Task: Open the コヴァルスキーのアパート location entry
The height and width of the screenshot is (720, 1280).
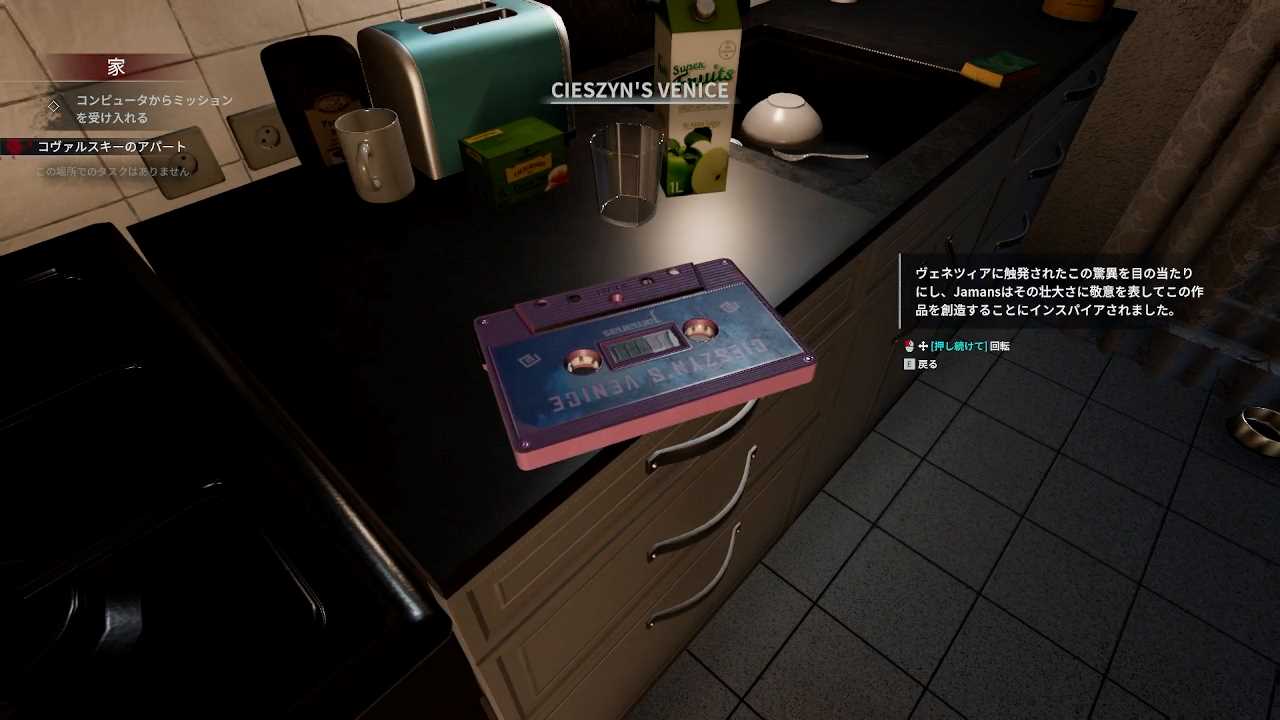Action: click(x=112, y=147)
